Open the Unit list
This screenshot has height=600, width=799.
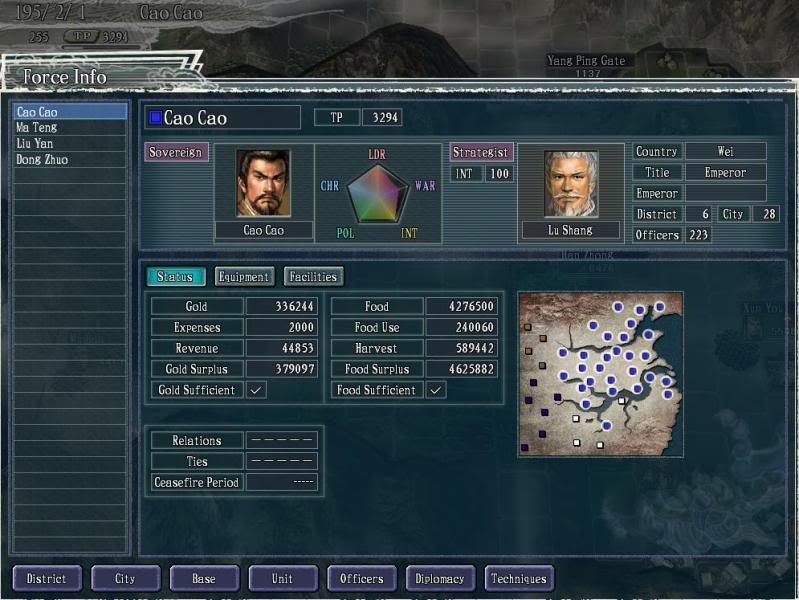point(283,579)
